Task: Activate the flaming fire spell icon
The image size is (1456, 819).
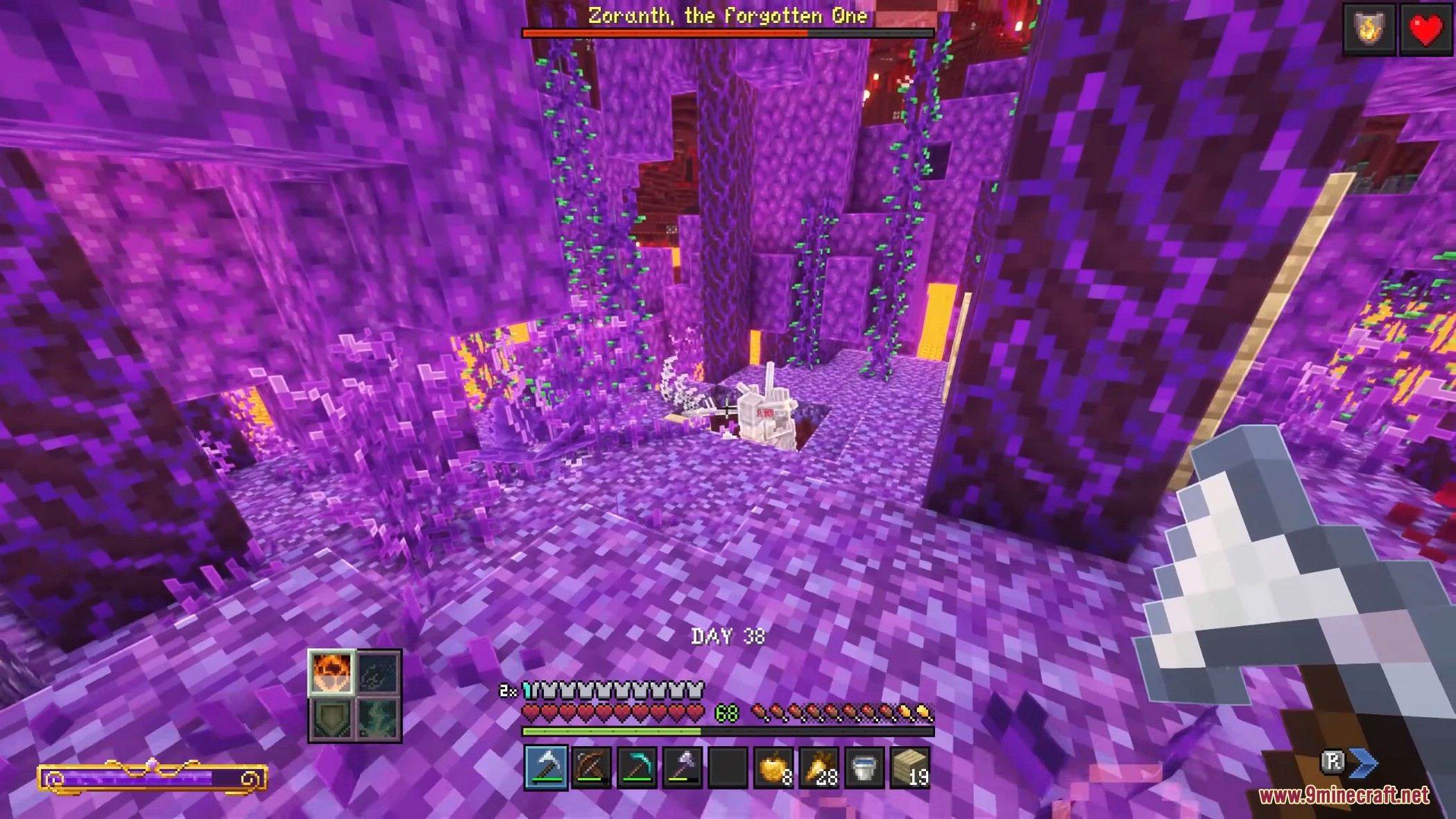Action: pyautogui.click(x=332, y=673)
